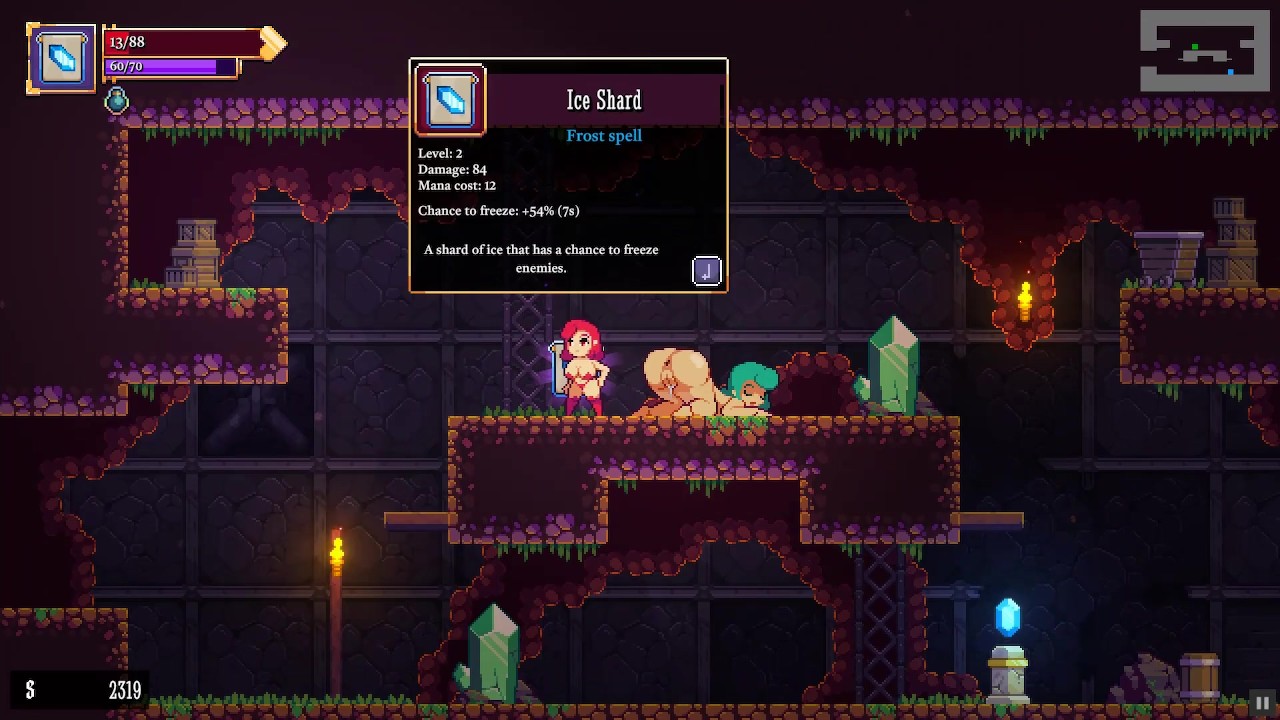Click the Ice Shard icon in tooltip
1280x720 pixels.
click(451, 100)
